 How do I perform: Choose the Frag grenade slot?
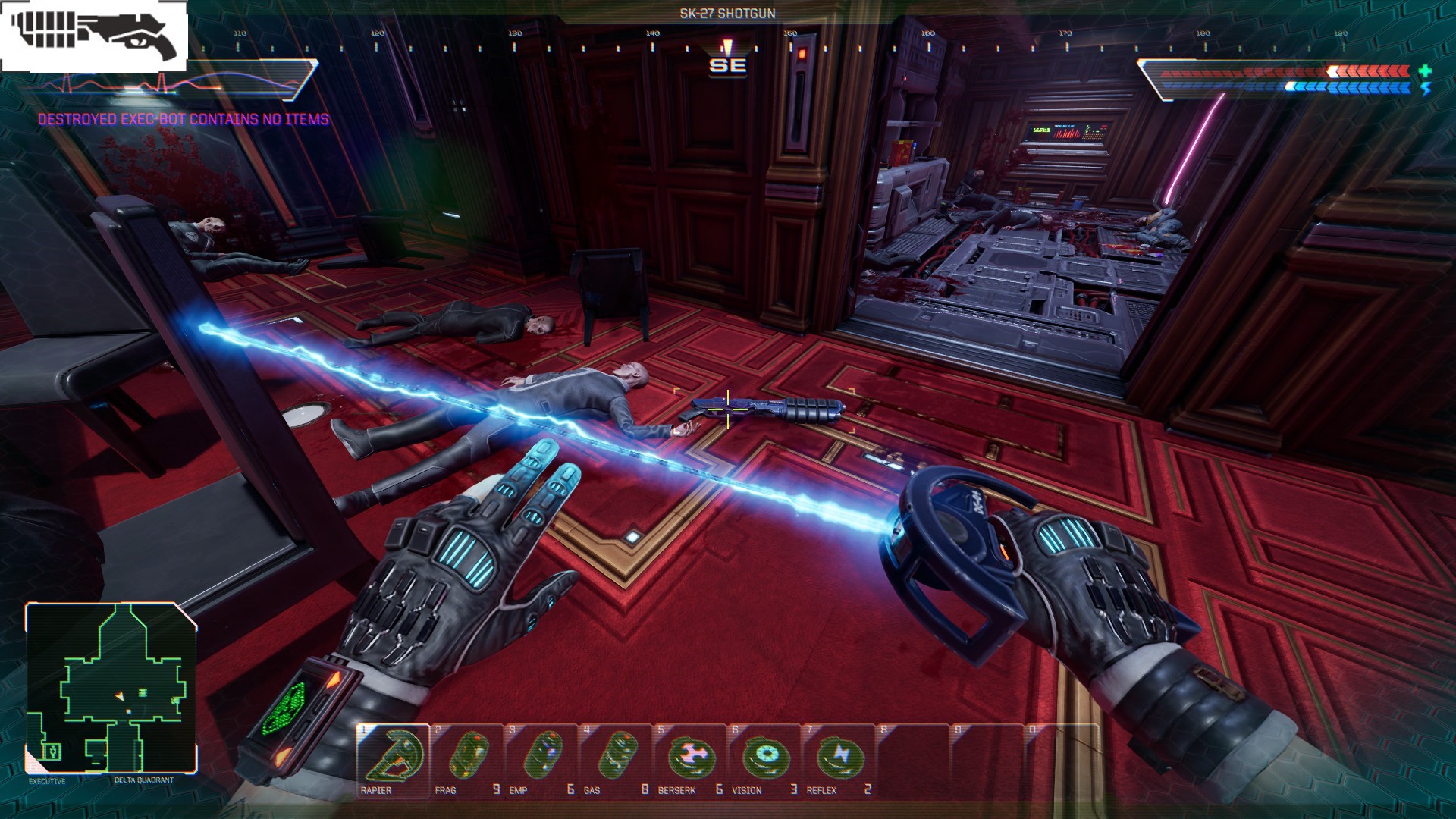(x=467, y=760)
